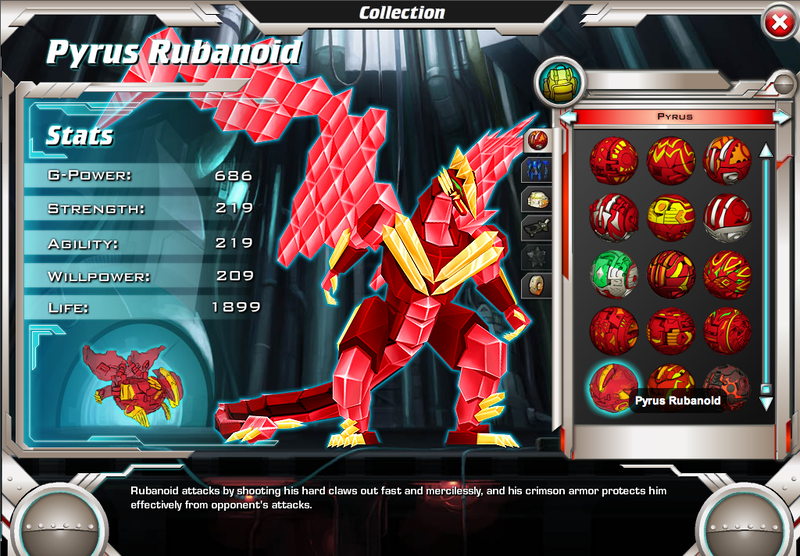Switch to previous attribute with left arrow
Viewport: 800px width, 556px height.
(567, 117)
